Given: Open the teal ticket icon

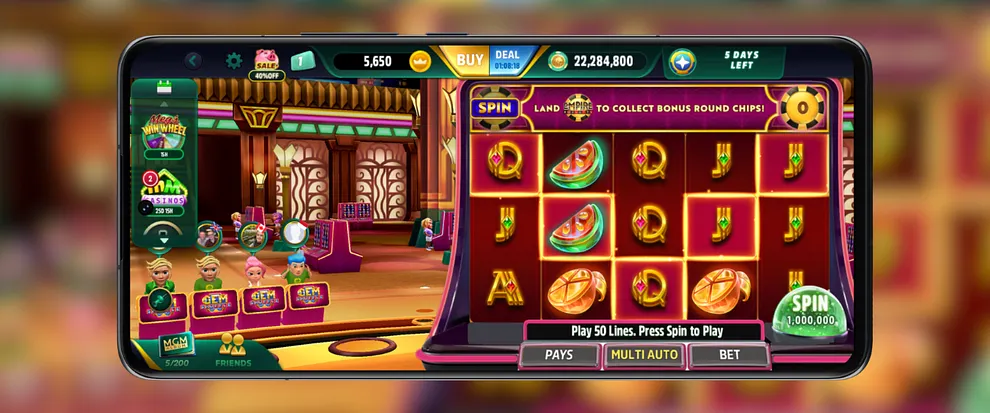Looking at the screenshot, I should click(x=302, y=61).
